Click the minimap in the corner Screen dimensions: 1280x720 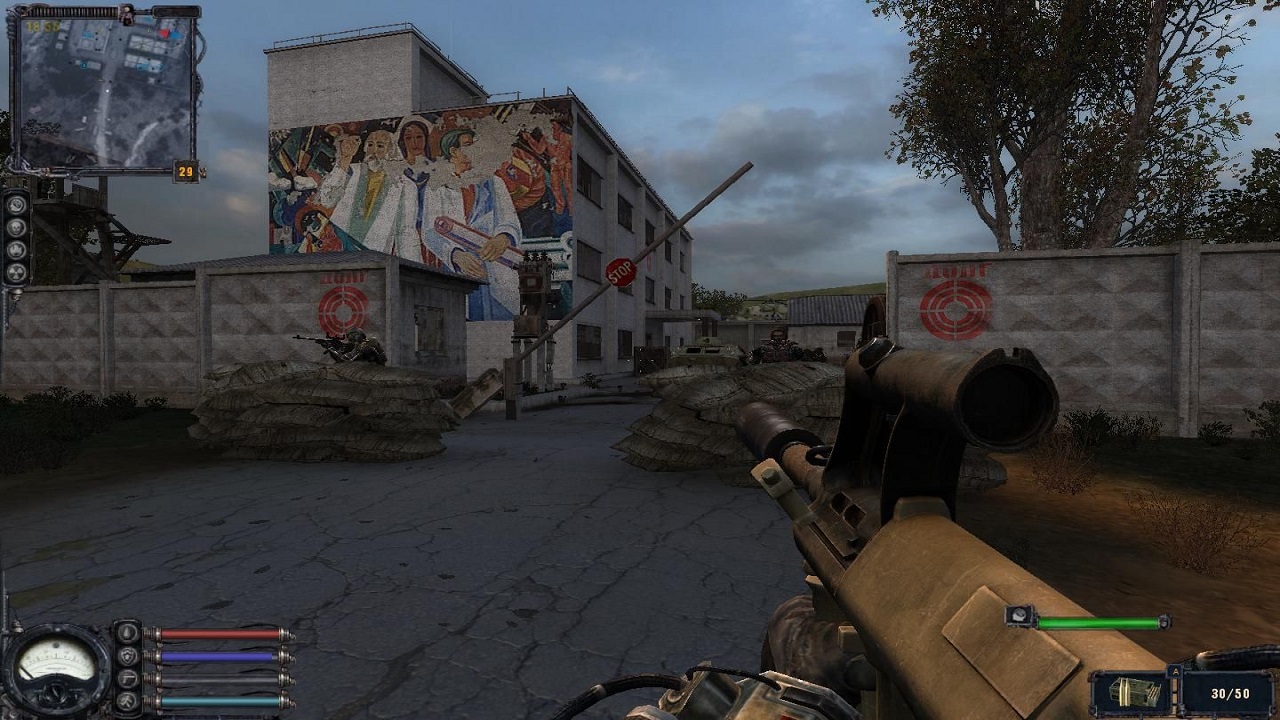pos(105,90)
